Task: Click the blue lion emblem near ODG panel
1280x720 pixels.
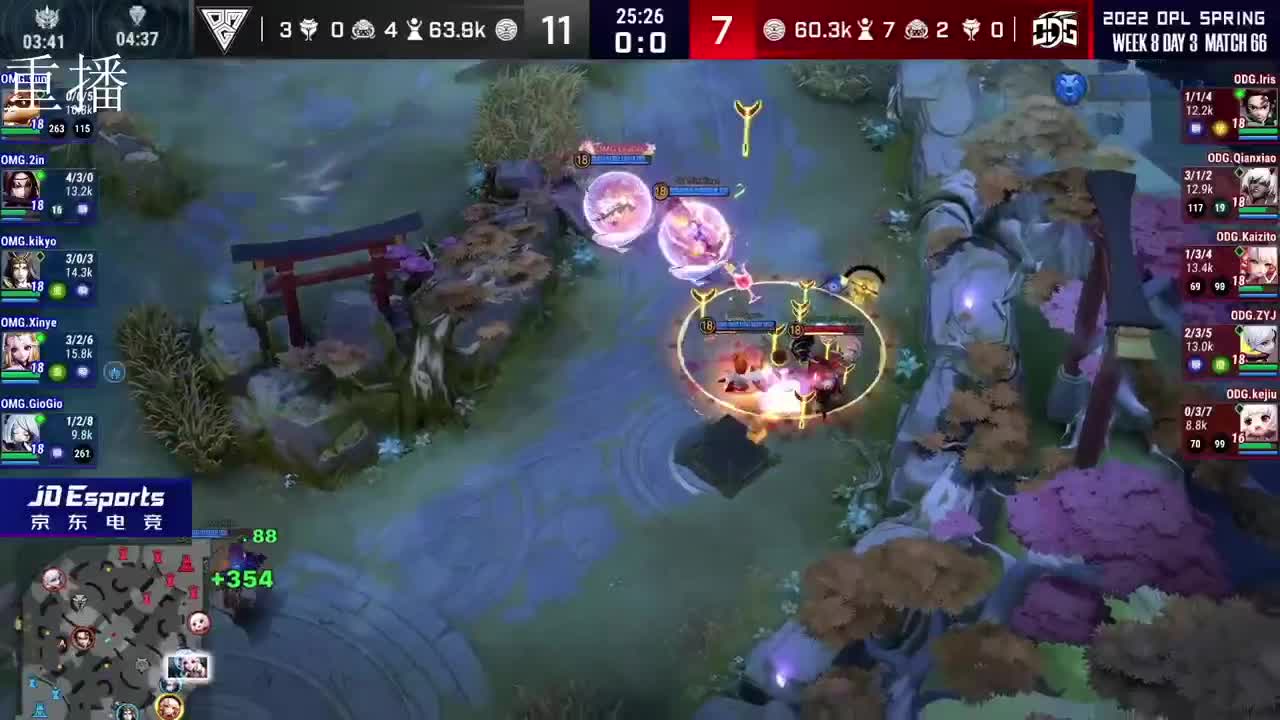Action: [1072, 89]
